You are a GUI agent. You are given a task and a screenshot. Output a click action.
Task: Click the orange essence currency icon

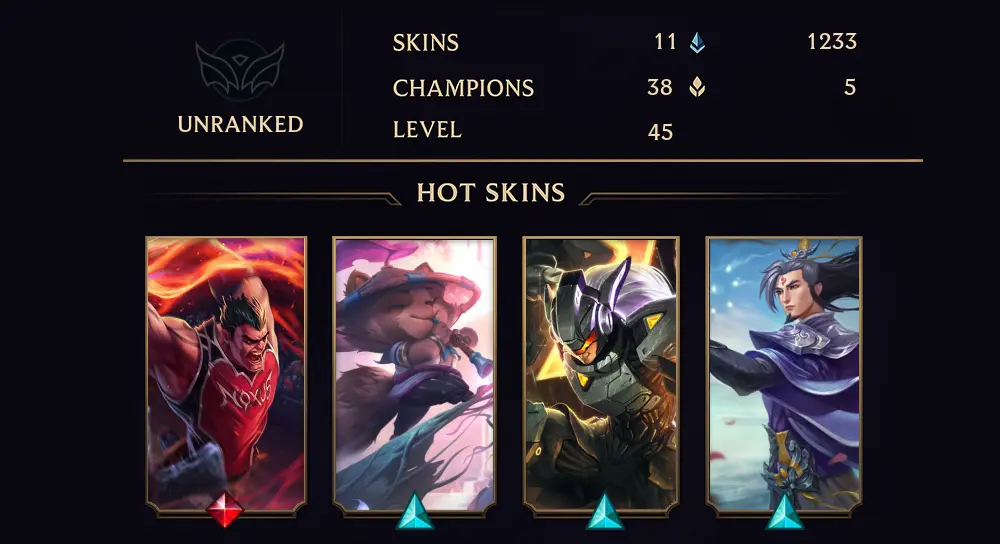coord(697,87)
